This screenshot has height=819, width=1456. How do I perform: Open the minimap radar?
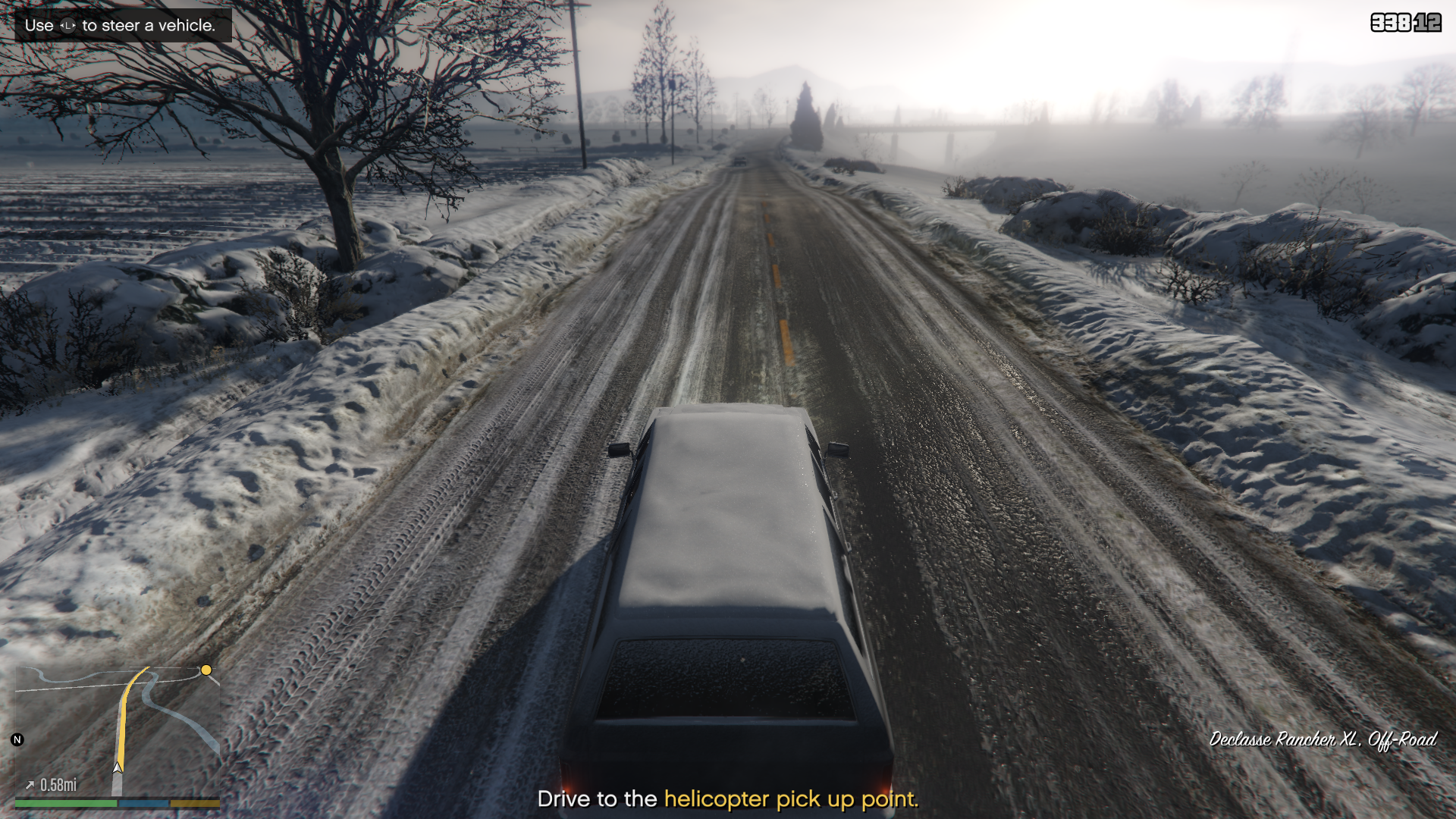(x=118, y=730)
